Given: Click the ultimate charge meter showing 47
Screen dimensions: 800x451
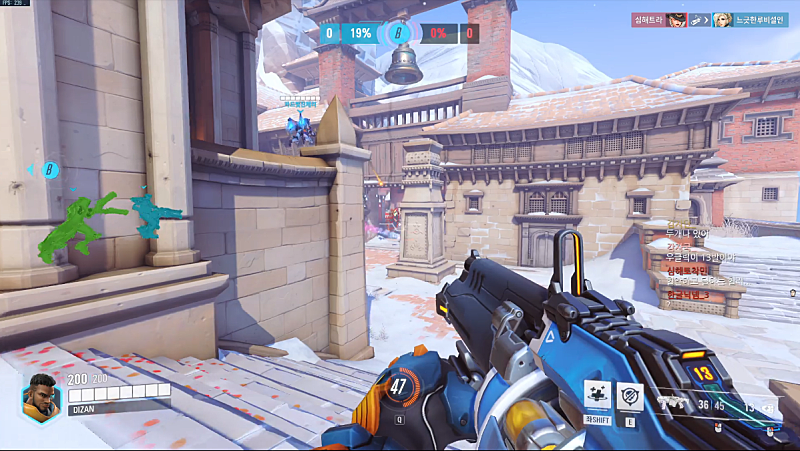Looking at the screenshot, I should click(399, 385).
